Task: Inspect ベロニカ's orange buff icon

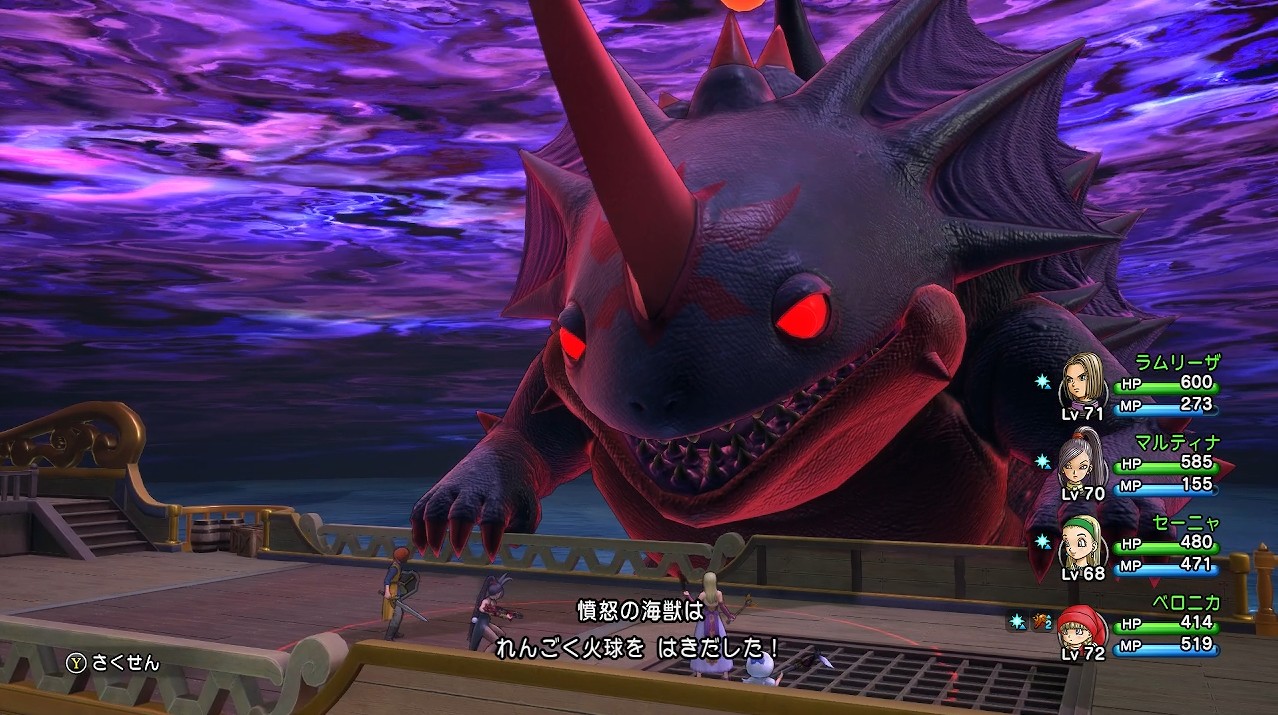Action: click(1042, 622)
